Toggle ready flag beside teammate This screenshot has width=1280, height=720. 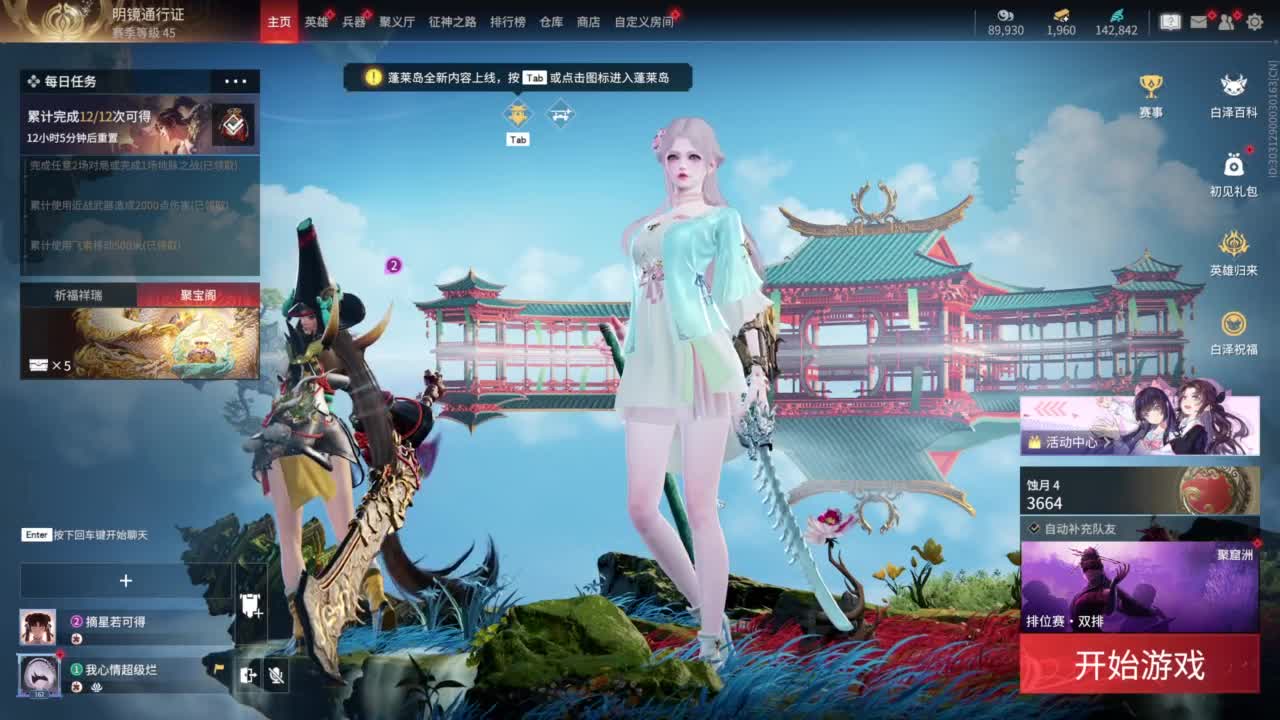(x=218, y=668)
